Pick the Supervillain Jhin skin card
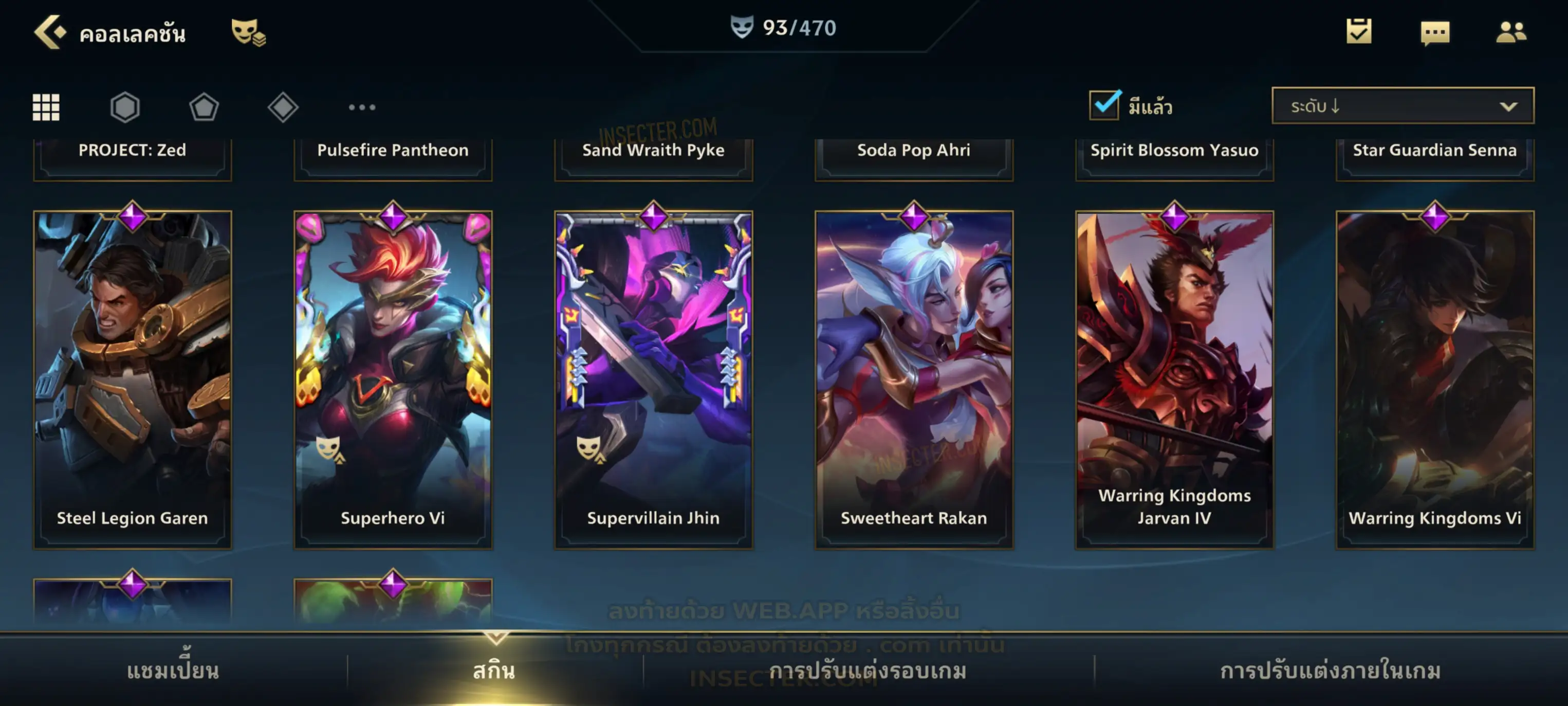Image resolution: width=1568 pixels, height=706 pixels. coord(653,379)
